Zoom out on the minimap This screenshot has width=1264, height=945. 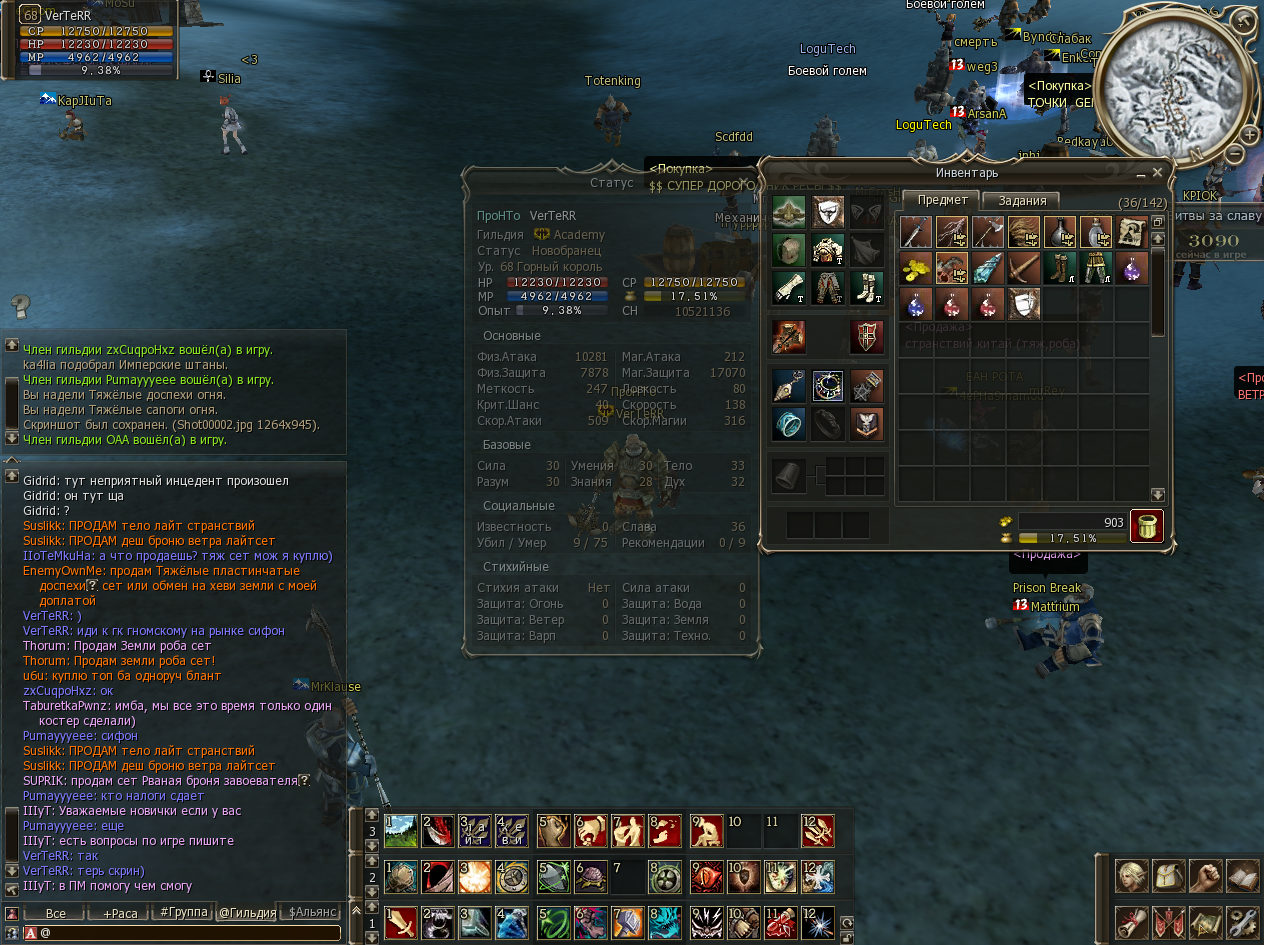click(1235, 154)
